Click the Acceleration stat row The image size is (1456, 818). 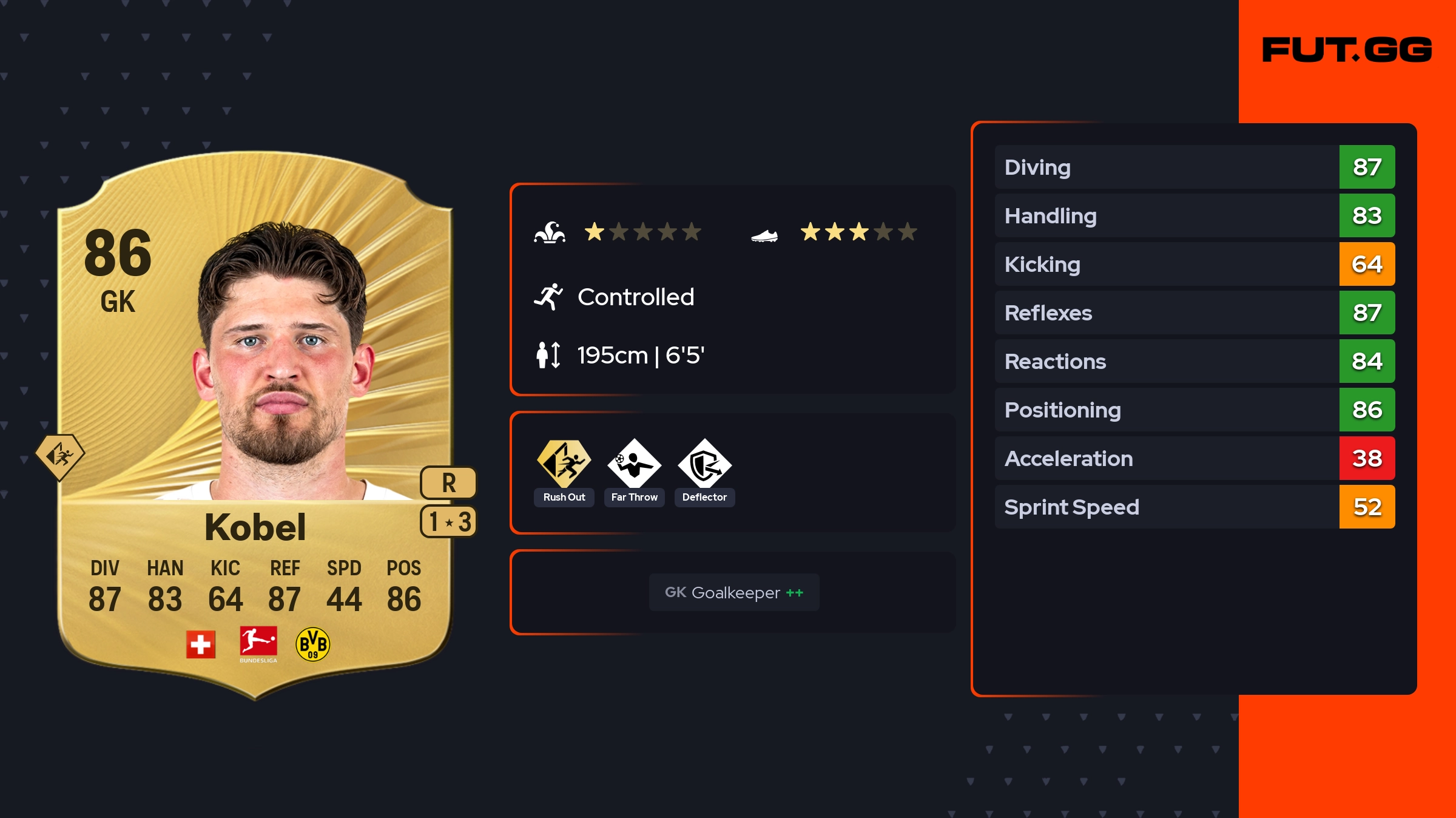(x=1194, y=458)
